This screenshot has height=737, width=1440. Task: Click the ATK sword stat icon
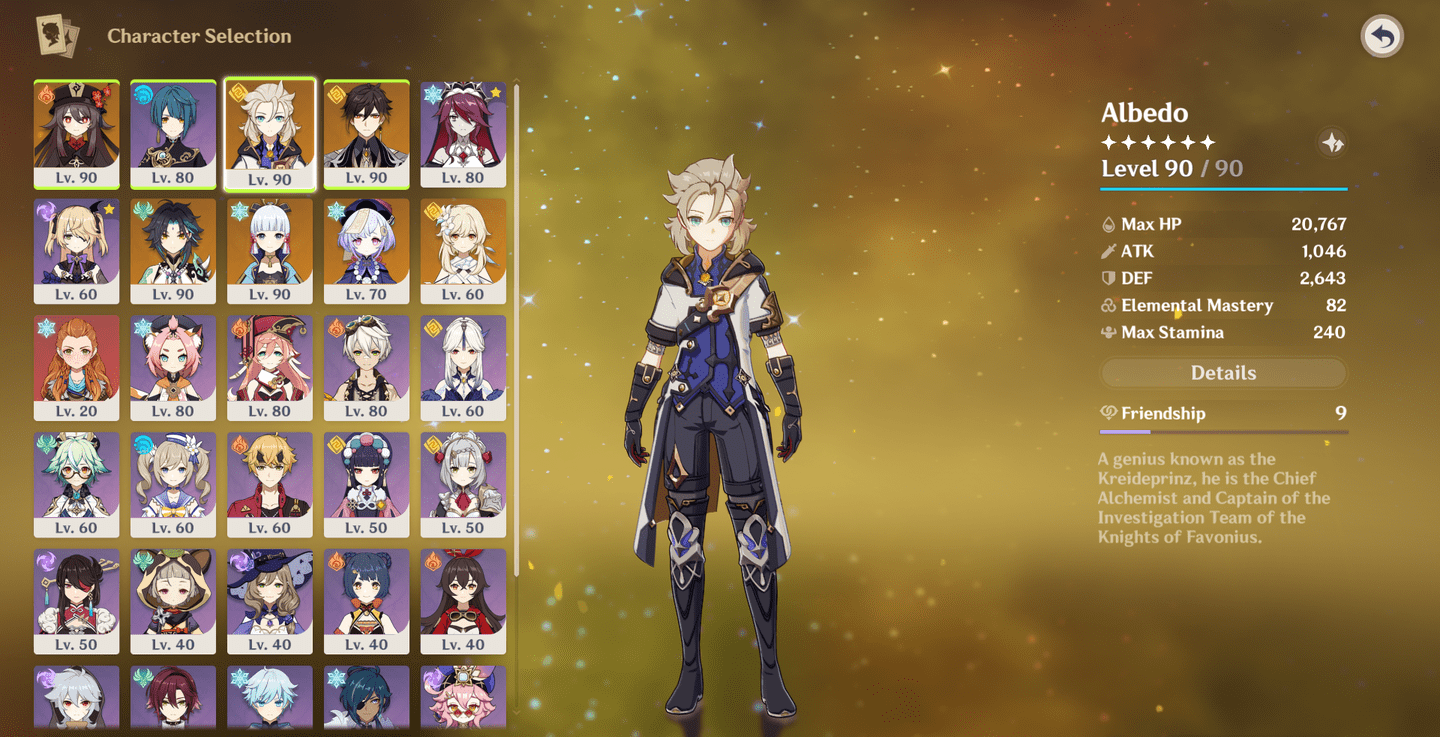(x=1110, y=251)
